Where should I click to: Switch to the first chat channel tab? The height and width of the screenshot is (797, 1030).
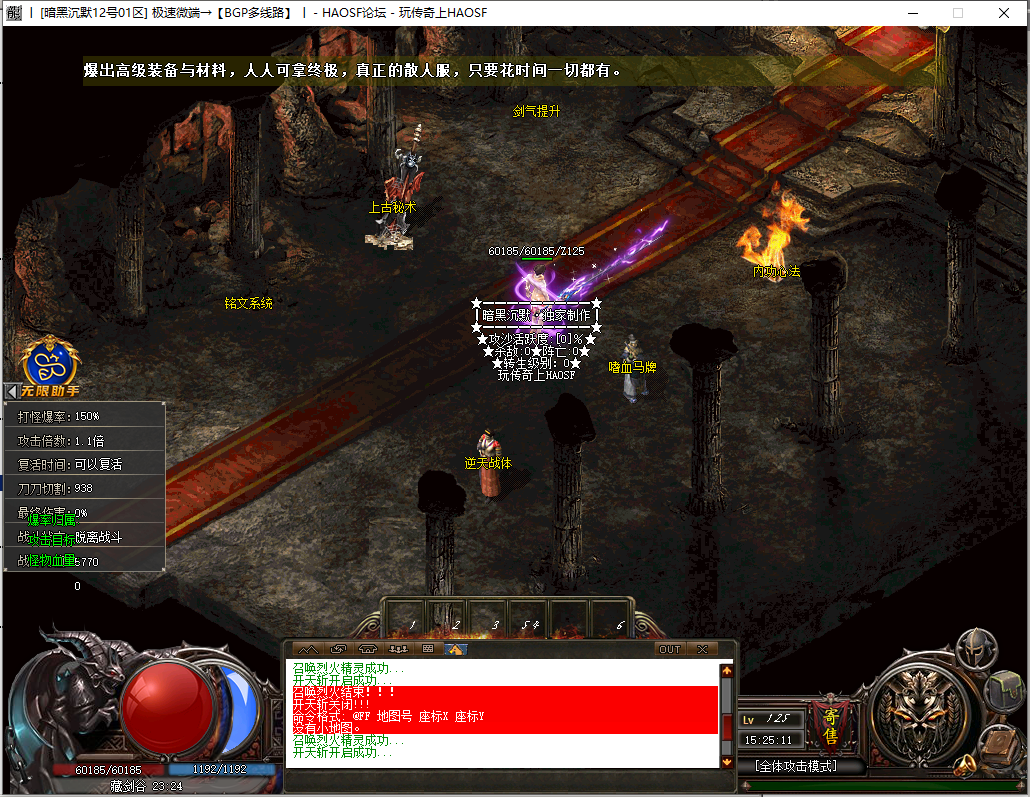307,649
